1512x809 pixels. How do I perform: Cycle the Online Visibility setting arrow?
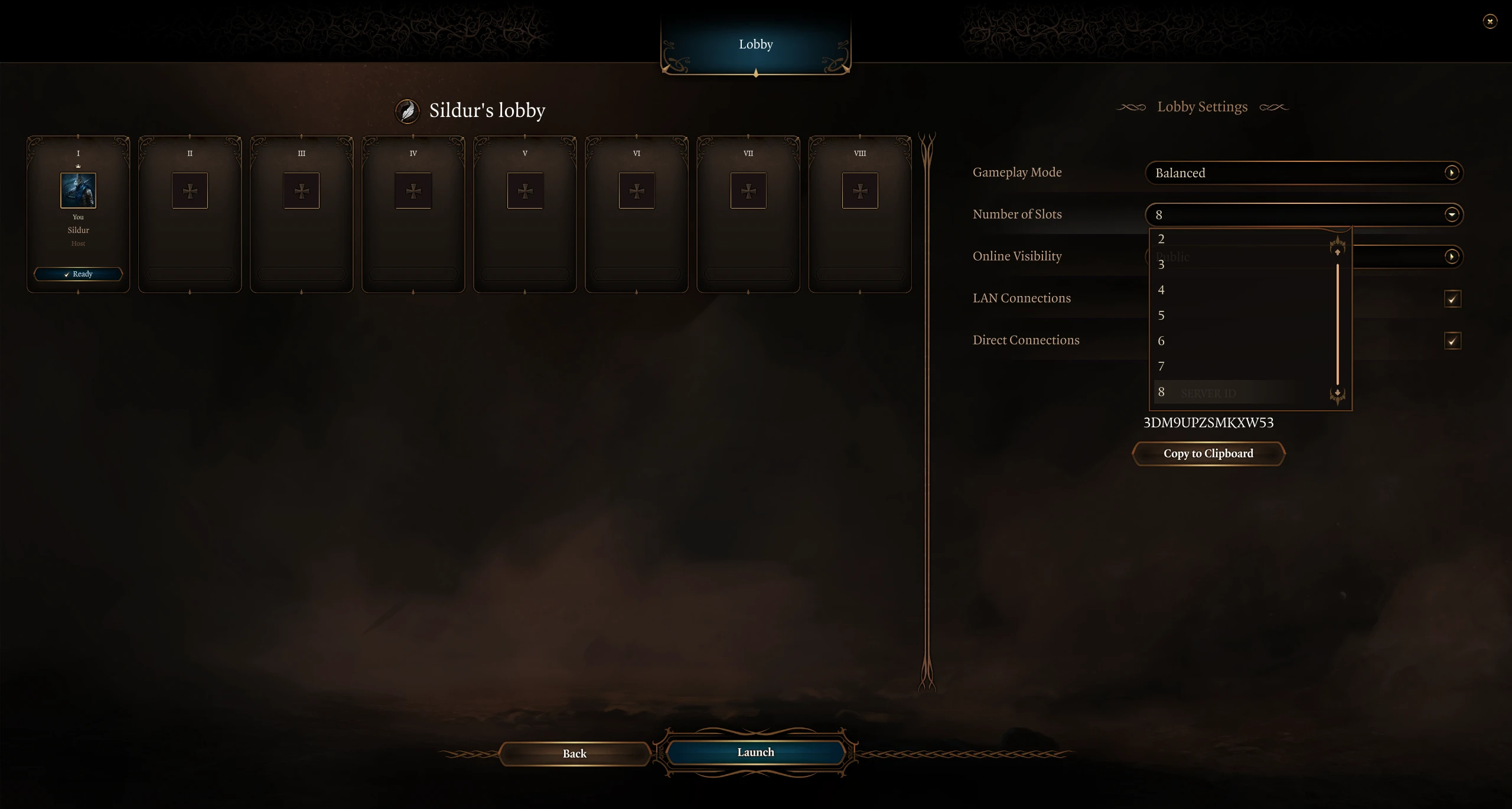1451,256
